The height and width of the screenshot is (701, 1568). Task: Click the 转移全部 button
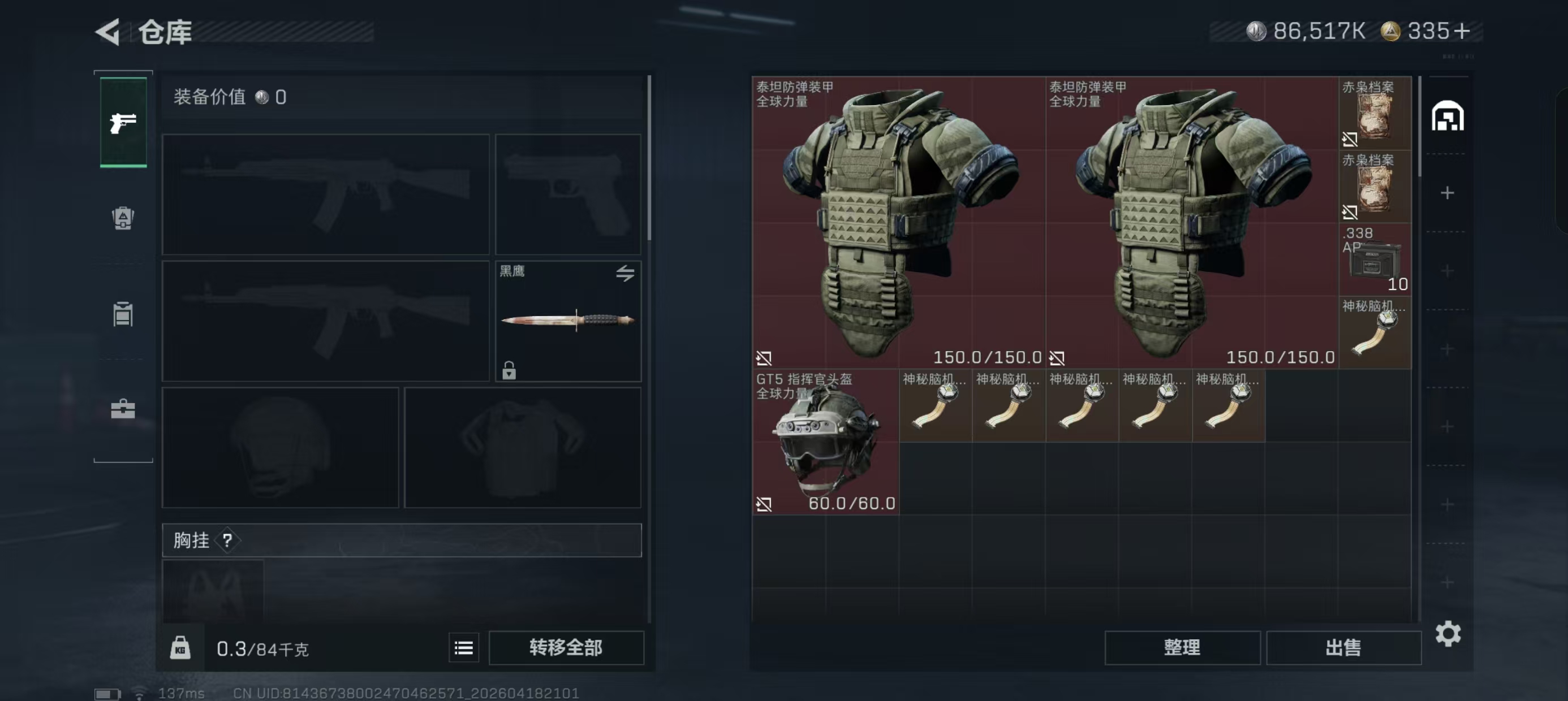coord(566,647)
